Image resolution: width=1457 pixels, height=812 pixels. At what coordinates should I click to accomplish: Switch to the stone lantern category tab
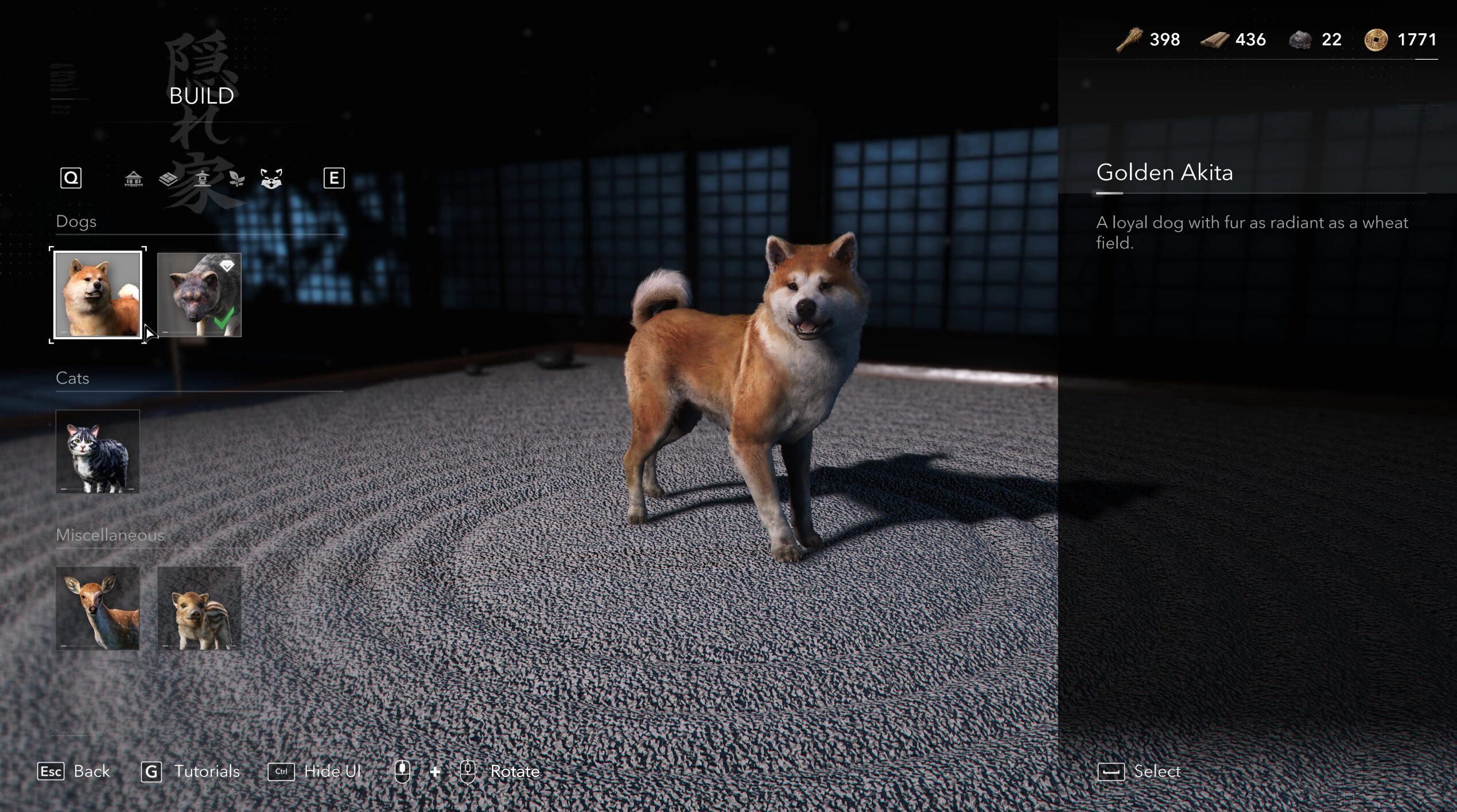tap(202, 179)
